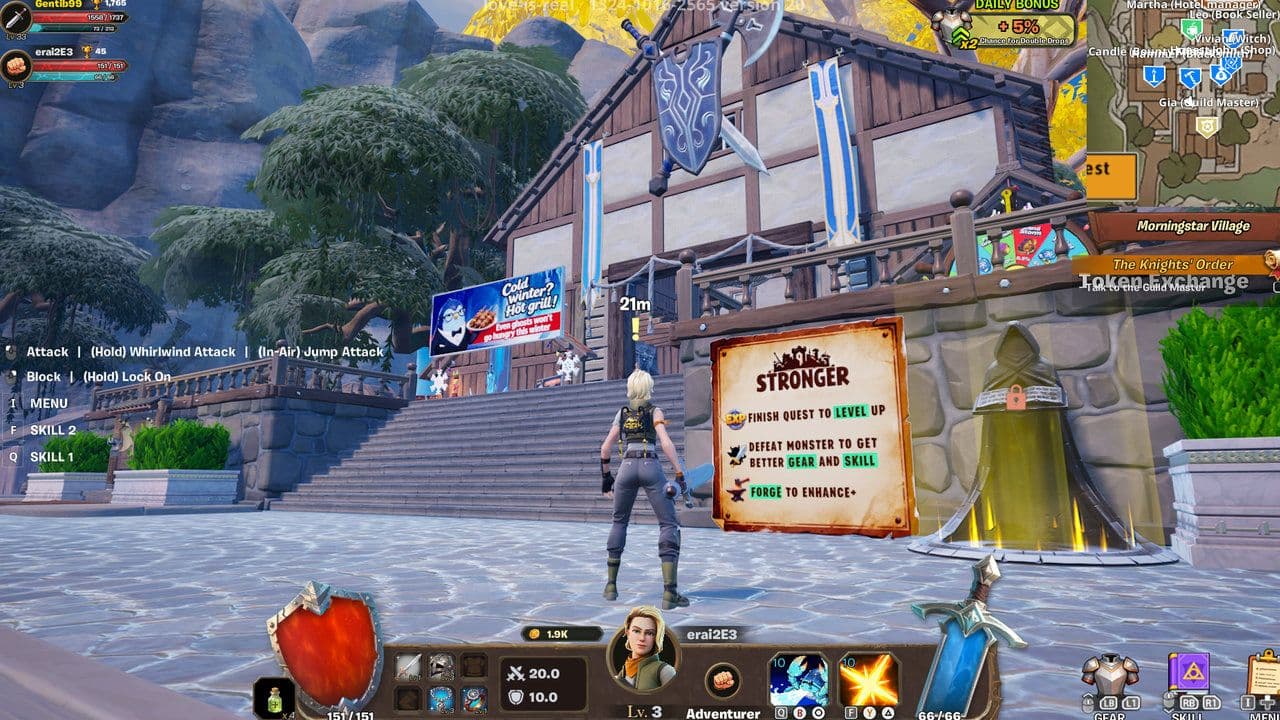1280x720 pixels.
Task: Select The Knights' Order quest header
Action: pos(1172,264)
